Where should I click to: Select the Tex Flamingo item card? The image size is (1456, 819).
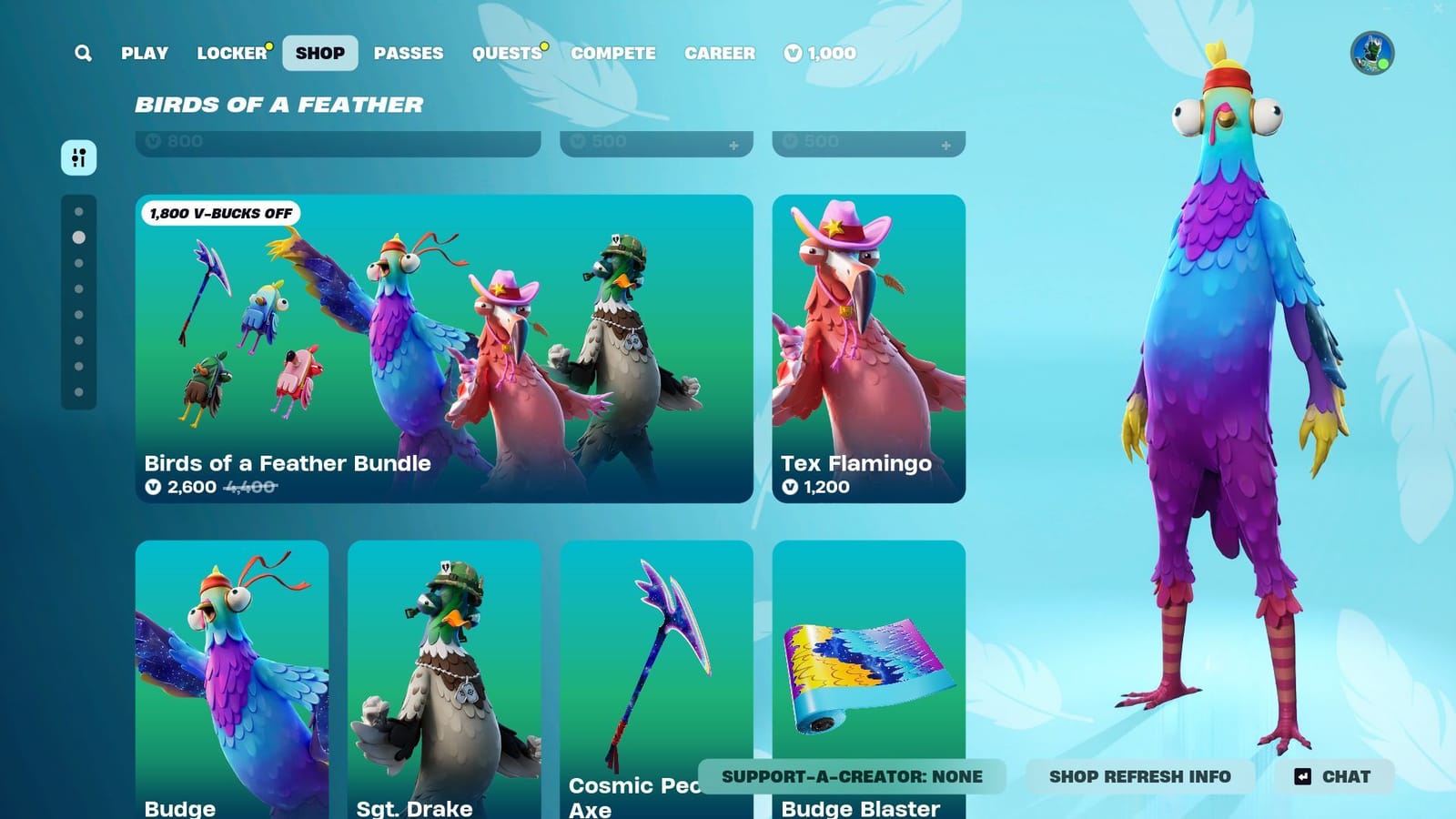pos(870,346)
